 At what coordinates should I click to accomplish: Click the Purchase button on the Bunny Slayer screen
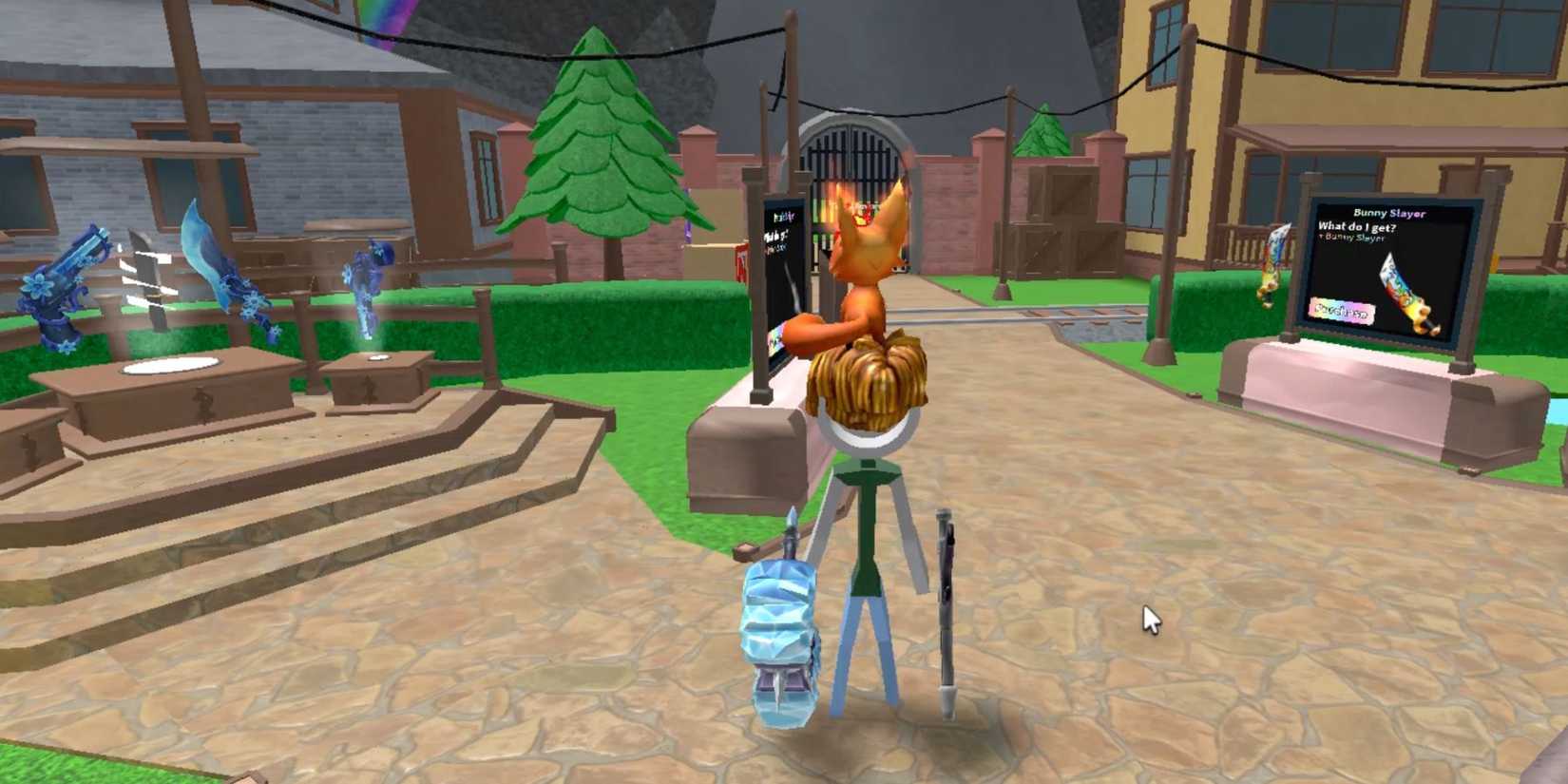pos(1343,310)
